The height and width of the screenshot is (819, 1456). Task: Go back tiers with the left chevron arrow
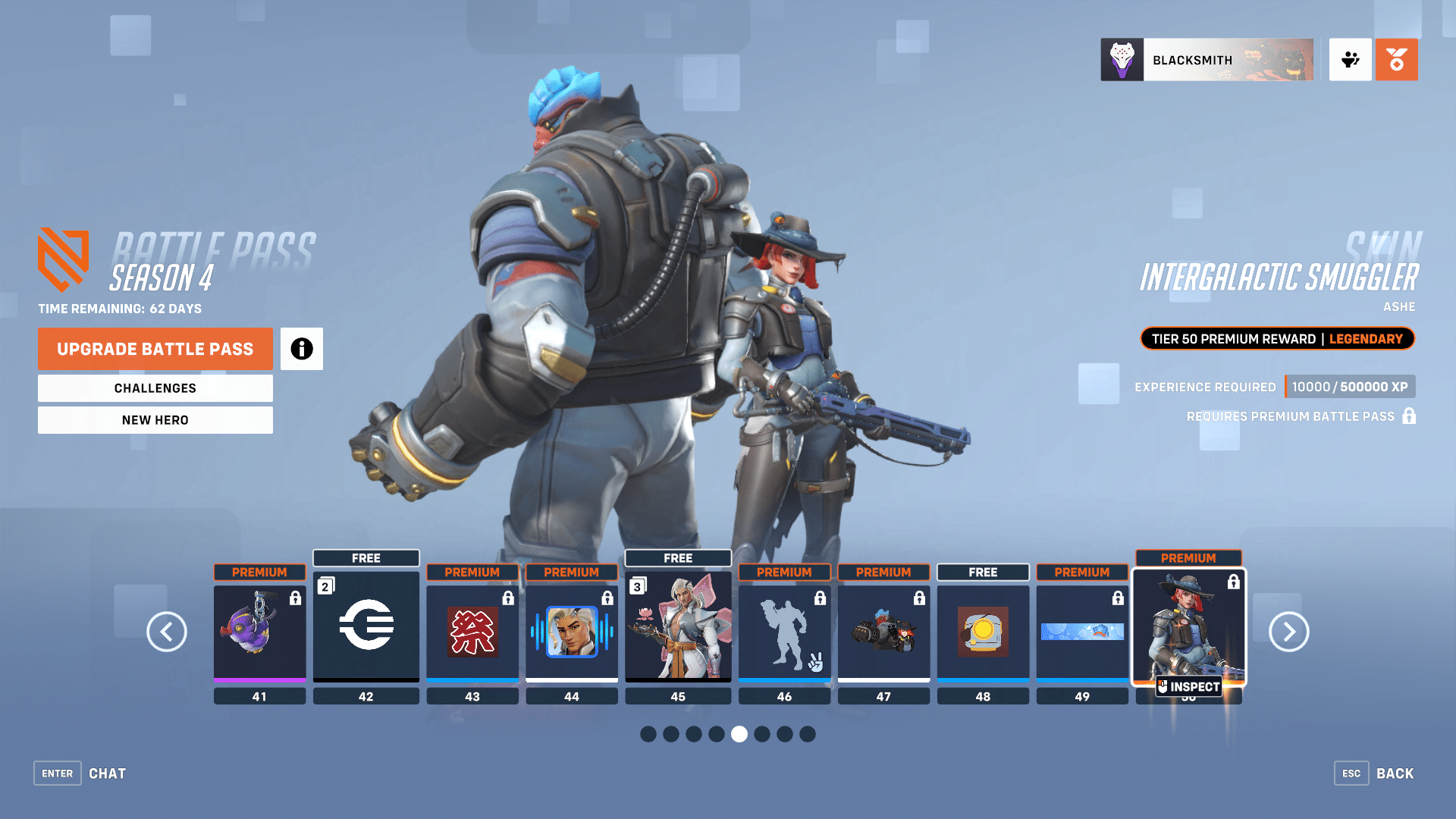pyautogui.click(x=167, y=632)
